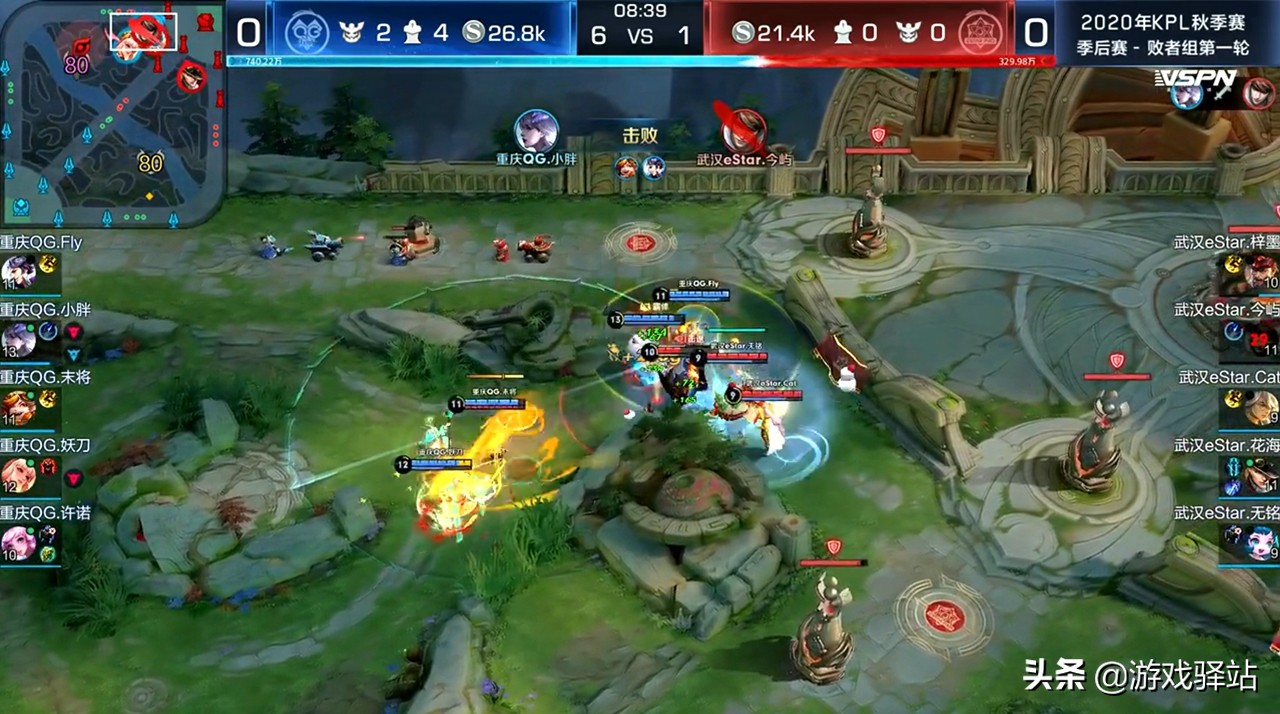View killer 小胖's portrait in the kill feed
Image resolution: width=1280 pixels, height=714 pixels.
(536, 131)
